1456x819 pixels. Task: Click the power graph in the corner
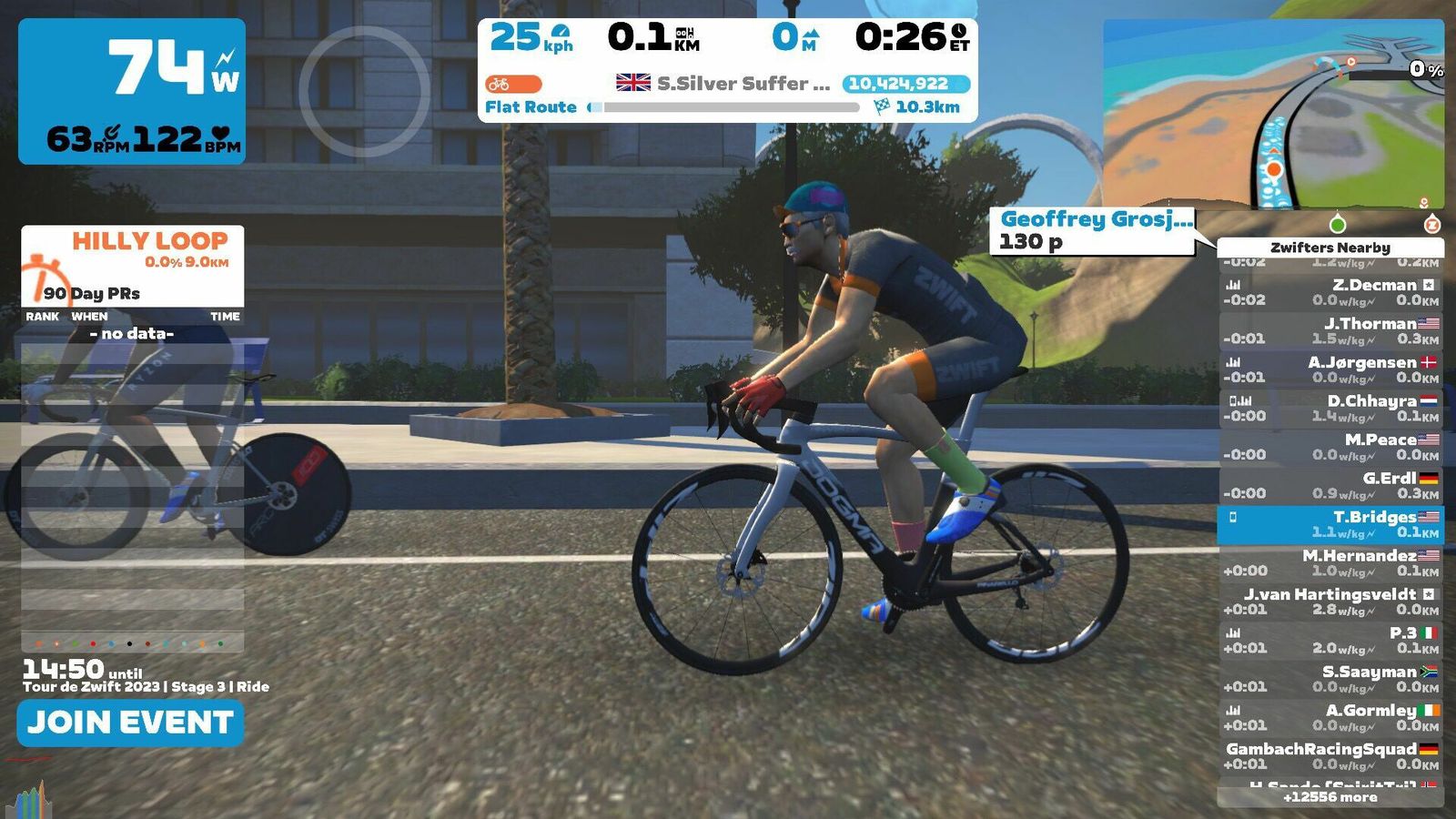coord(29,801)
